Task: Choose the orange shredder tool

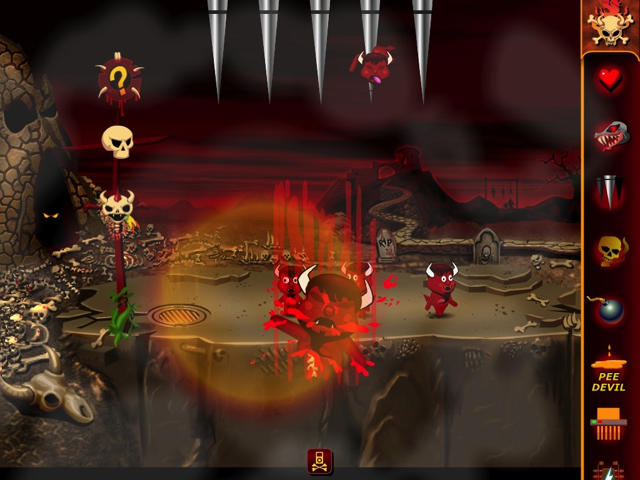Action: tap(610, 423)
